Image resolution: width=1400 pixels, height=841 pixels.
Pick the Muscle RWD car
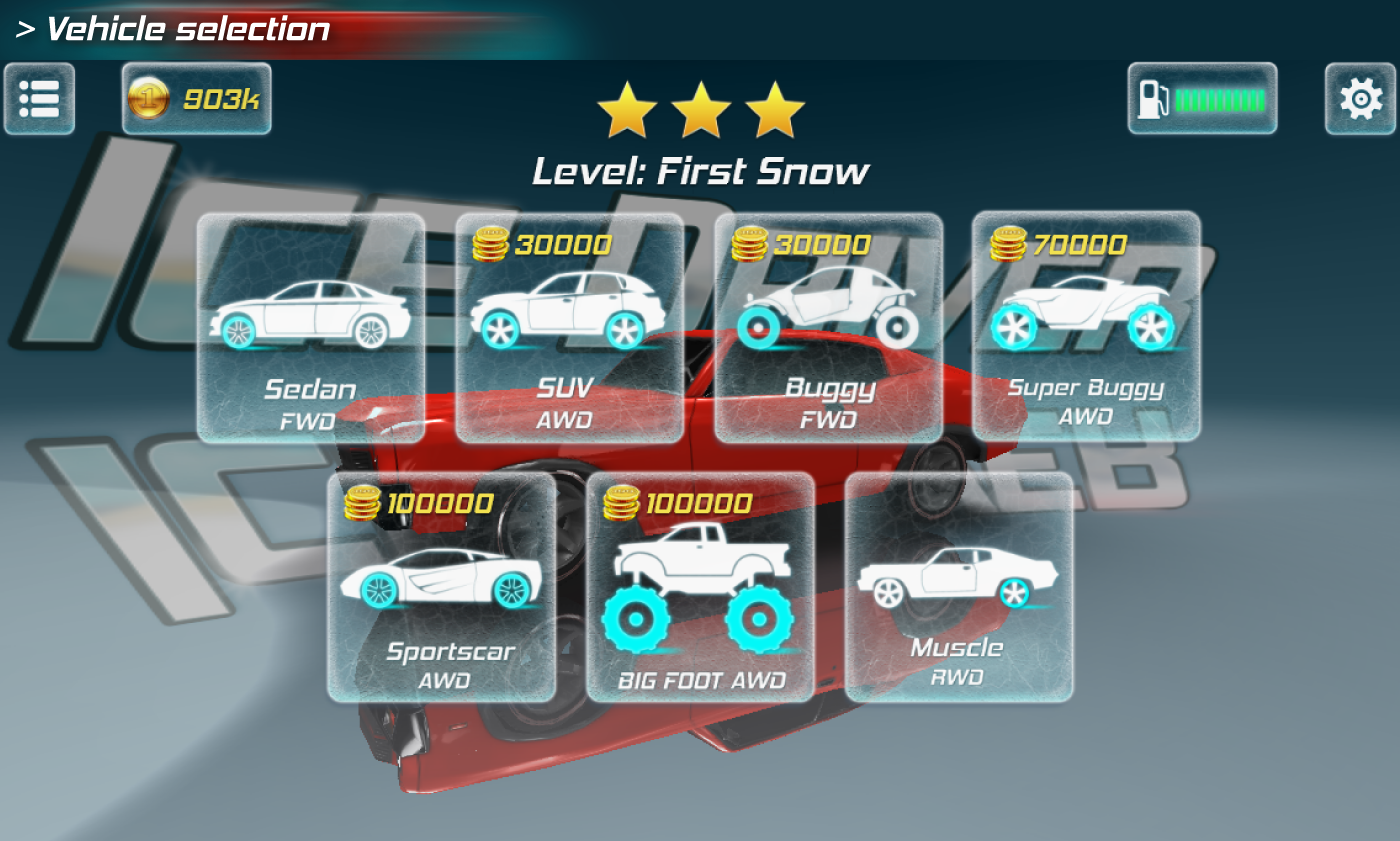pyautogui.click(x=958, y=588)
